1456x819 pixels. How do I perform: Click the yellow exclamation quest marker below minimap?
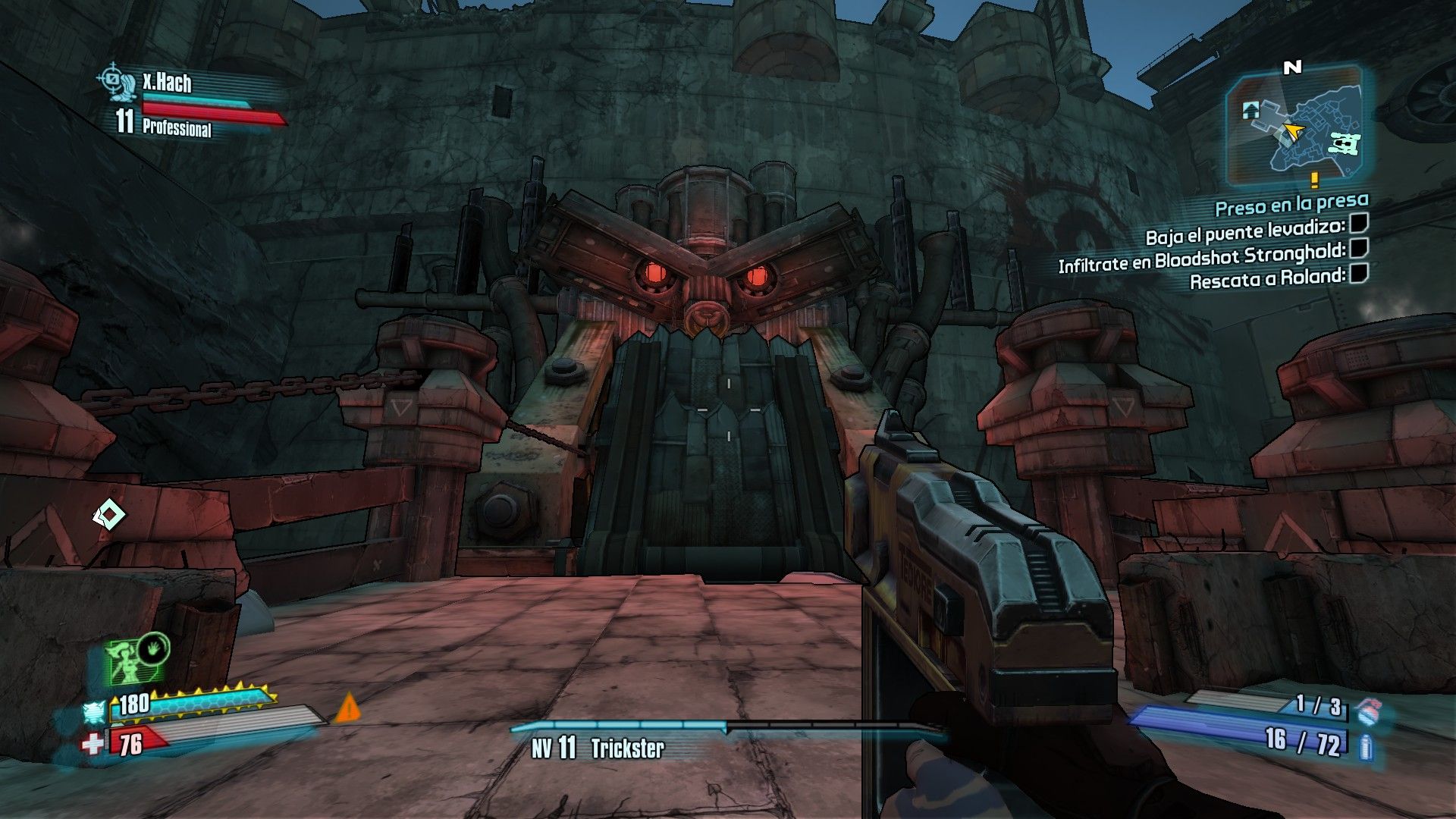click(1314, 180)
